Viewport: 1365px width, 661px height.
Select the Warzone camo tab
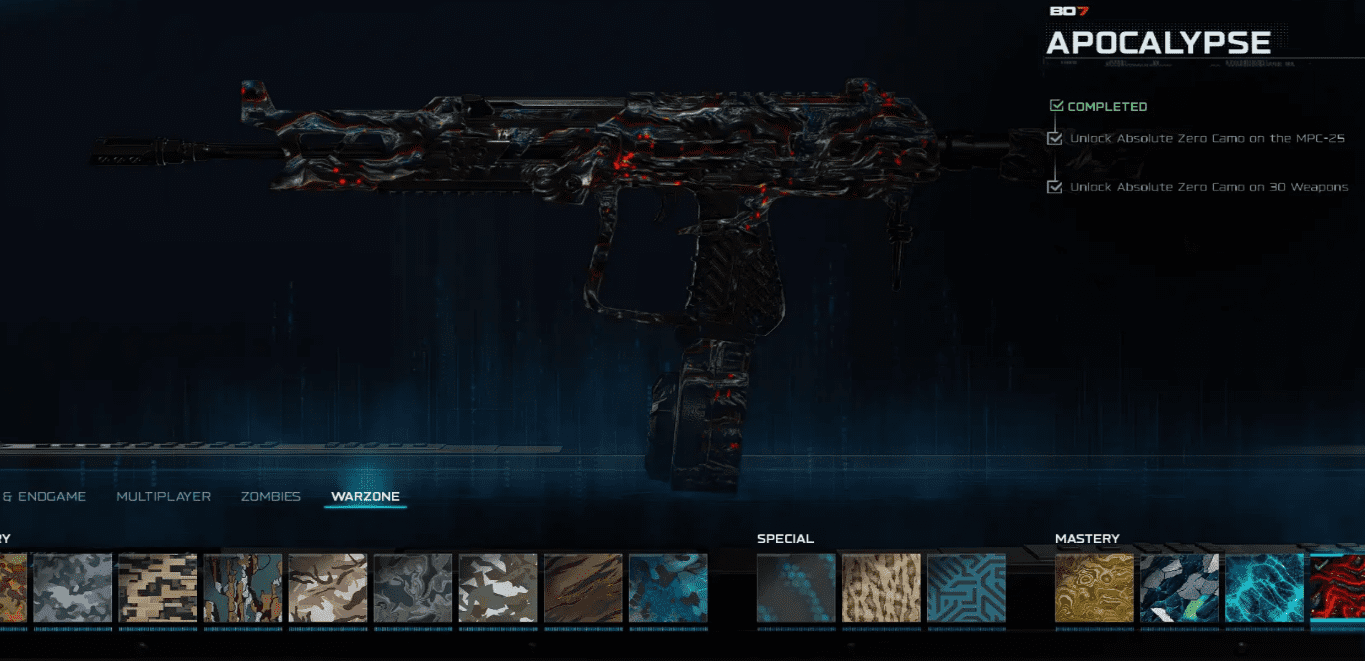(x=365, y=496)
